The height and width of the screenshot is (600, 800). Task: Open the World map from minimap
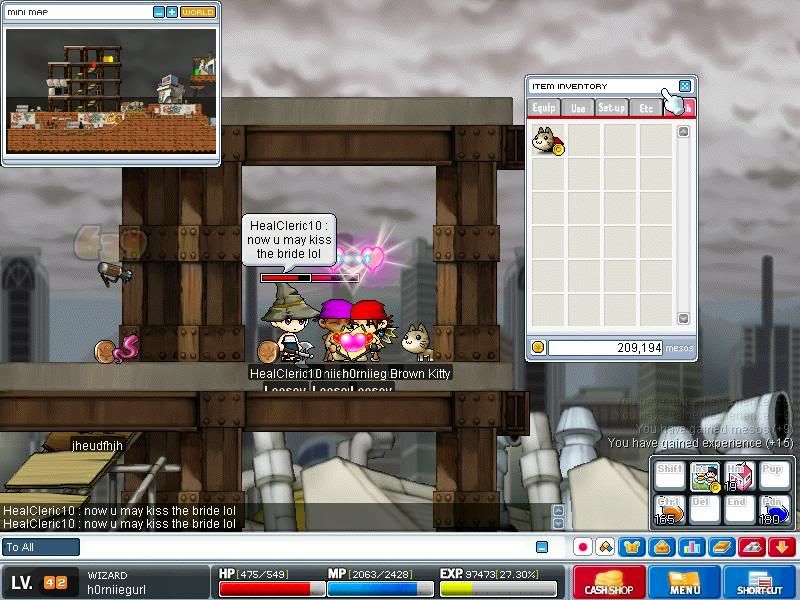pos(197,12)
